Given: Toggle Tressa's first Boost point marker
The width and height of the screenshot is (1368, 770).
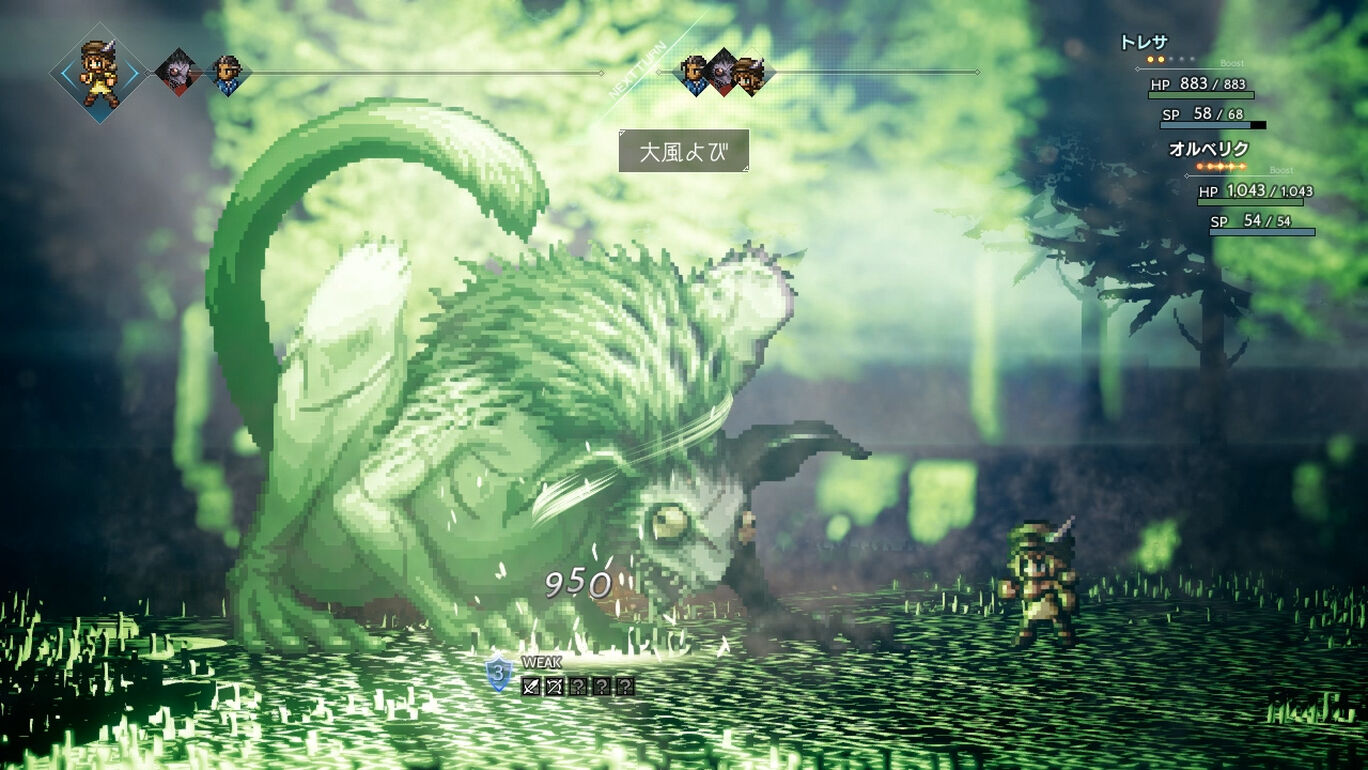Looking at the screenshot, I should pos(1150,59).
